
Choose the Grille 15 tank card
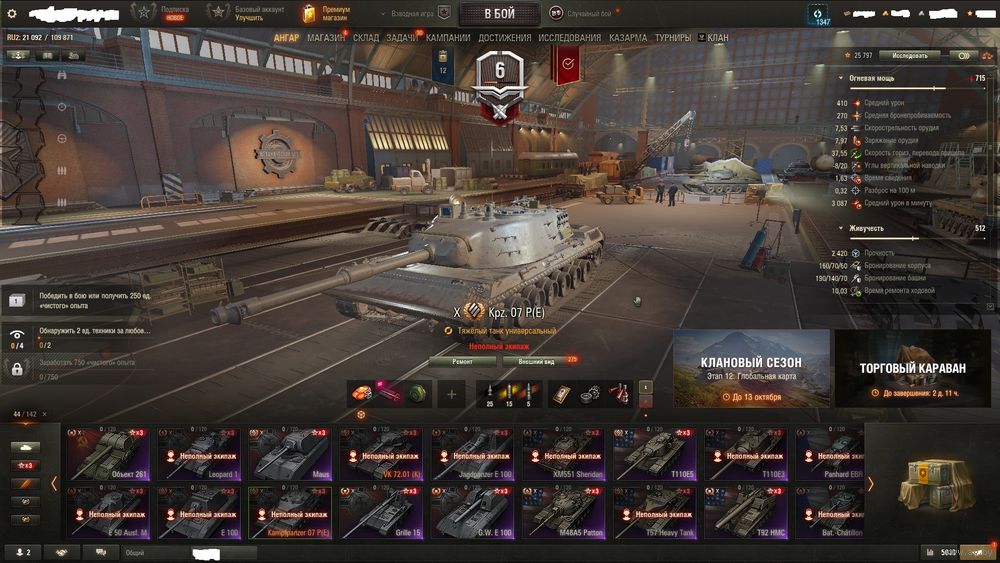click(x=380, y=513)
